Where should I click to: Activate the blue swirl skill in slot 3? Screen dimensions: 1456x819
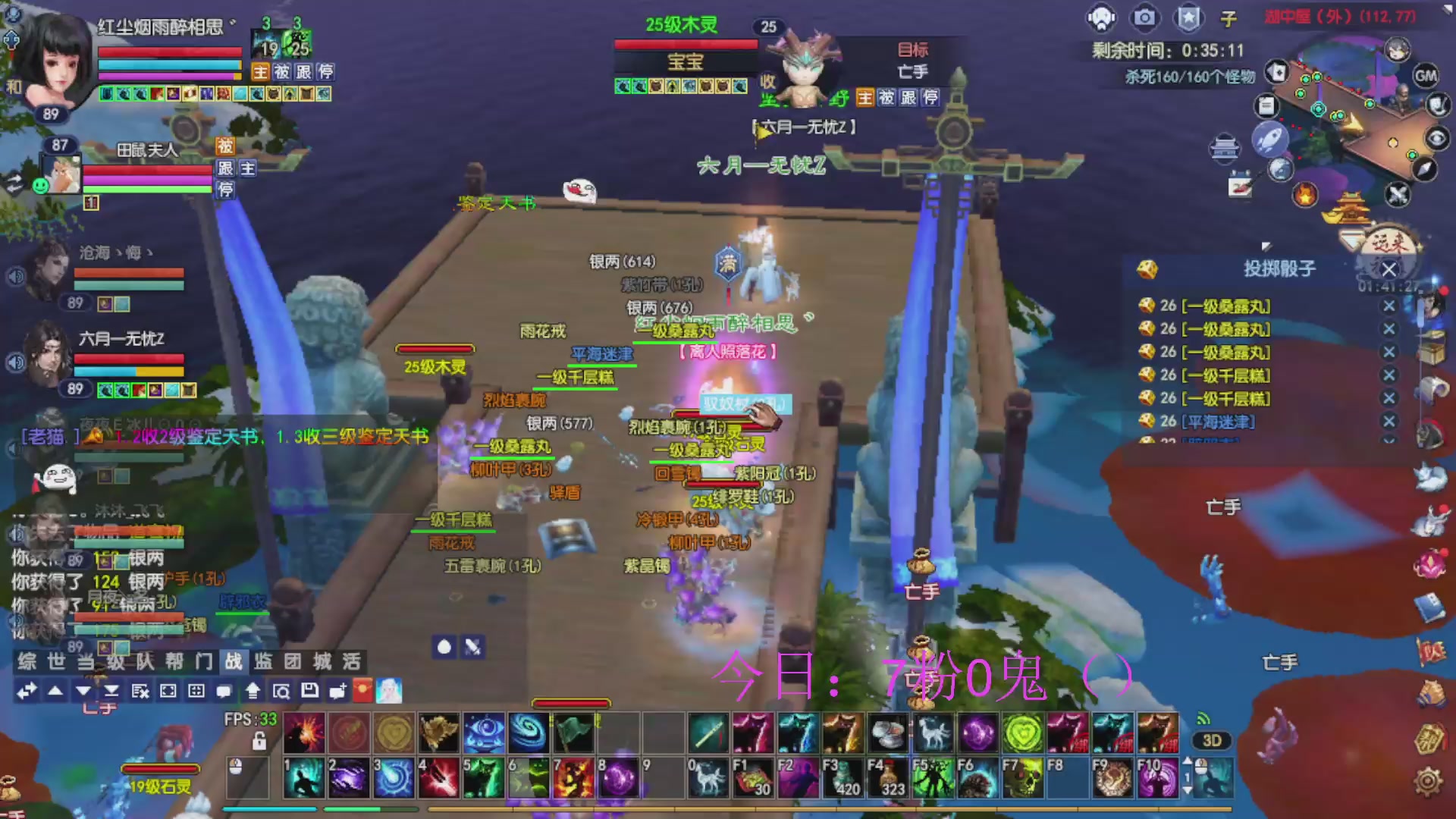[x=394, y=778]
